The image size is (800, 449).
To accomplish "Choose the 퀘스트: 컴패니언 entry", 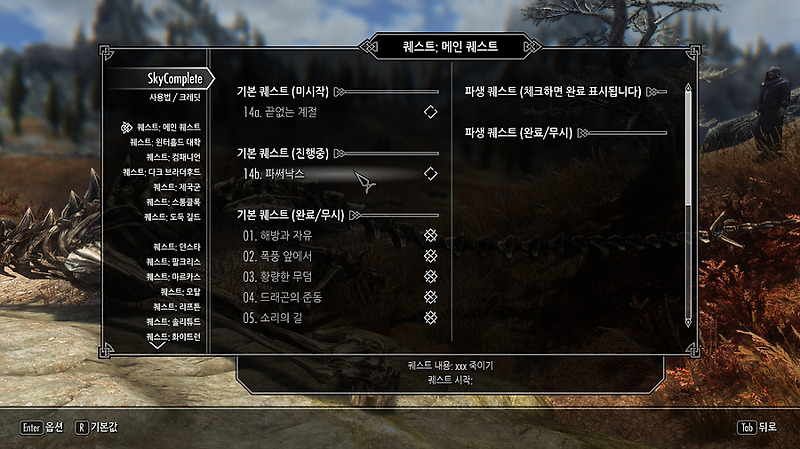I will (x=173, y=157).
